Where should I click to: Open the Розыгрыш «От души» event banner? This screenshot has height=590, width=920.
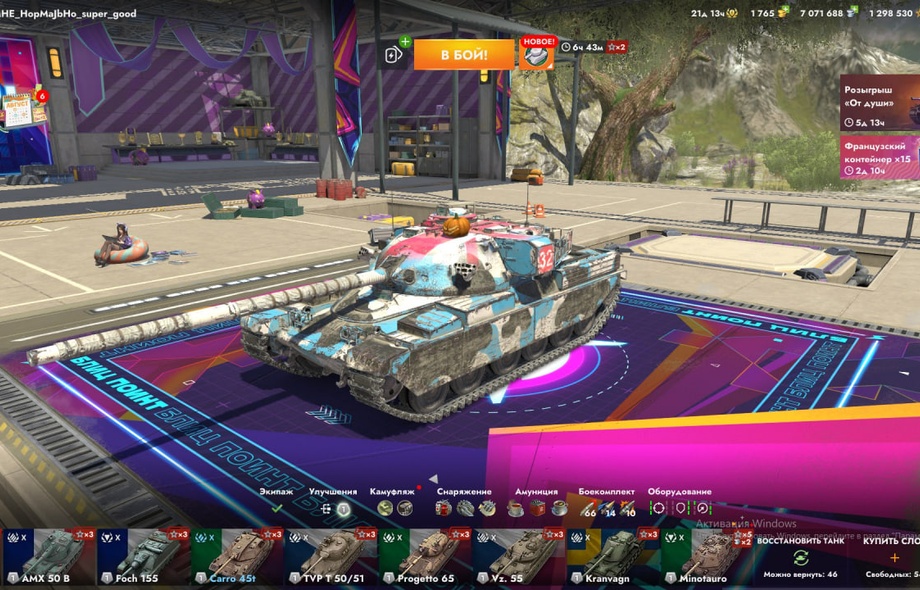click(x=879, y=103)
